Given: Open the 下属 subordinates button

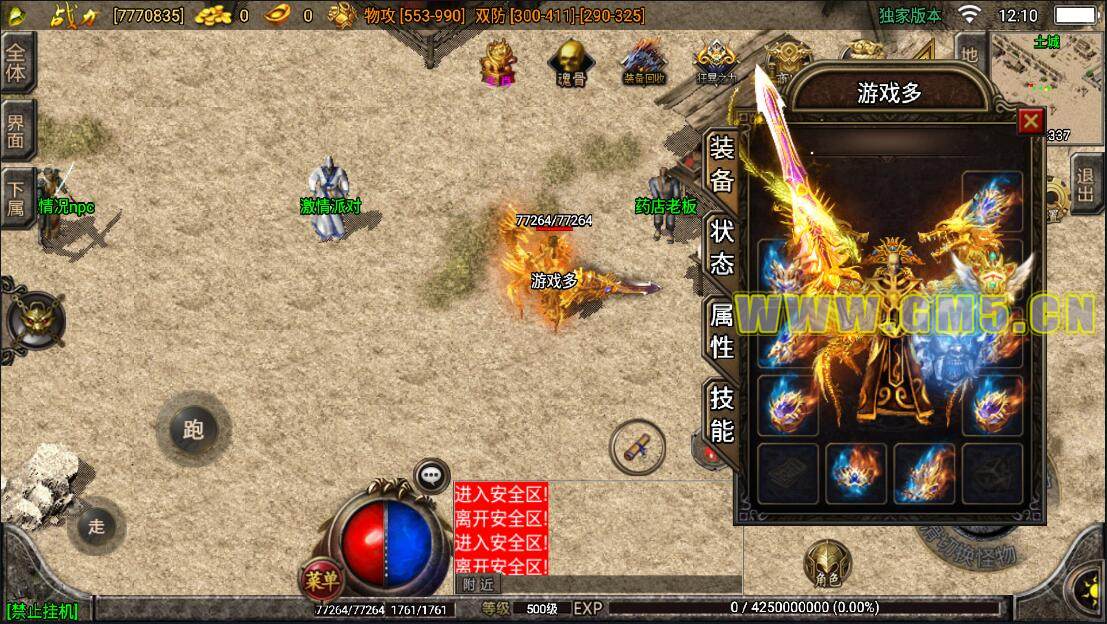Looking at the screenshot, I should tap(17, 194).
